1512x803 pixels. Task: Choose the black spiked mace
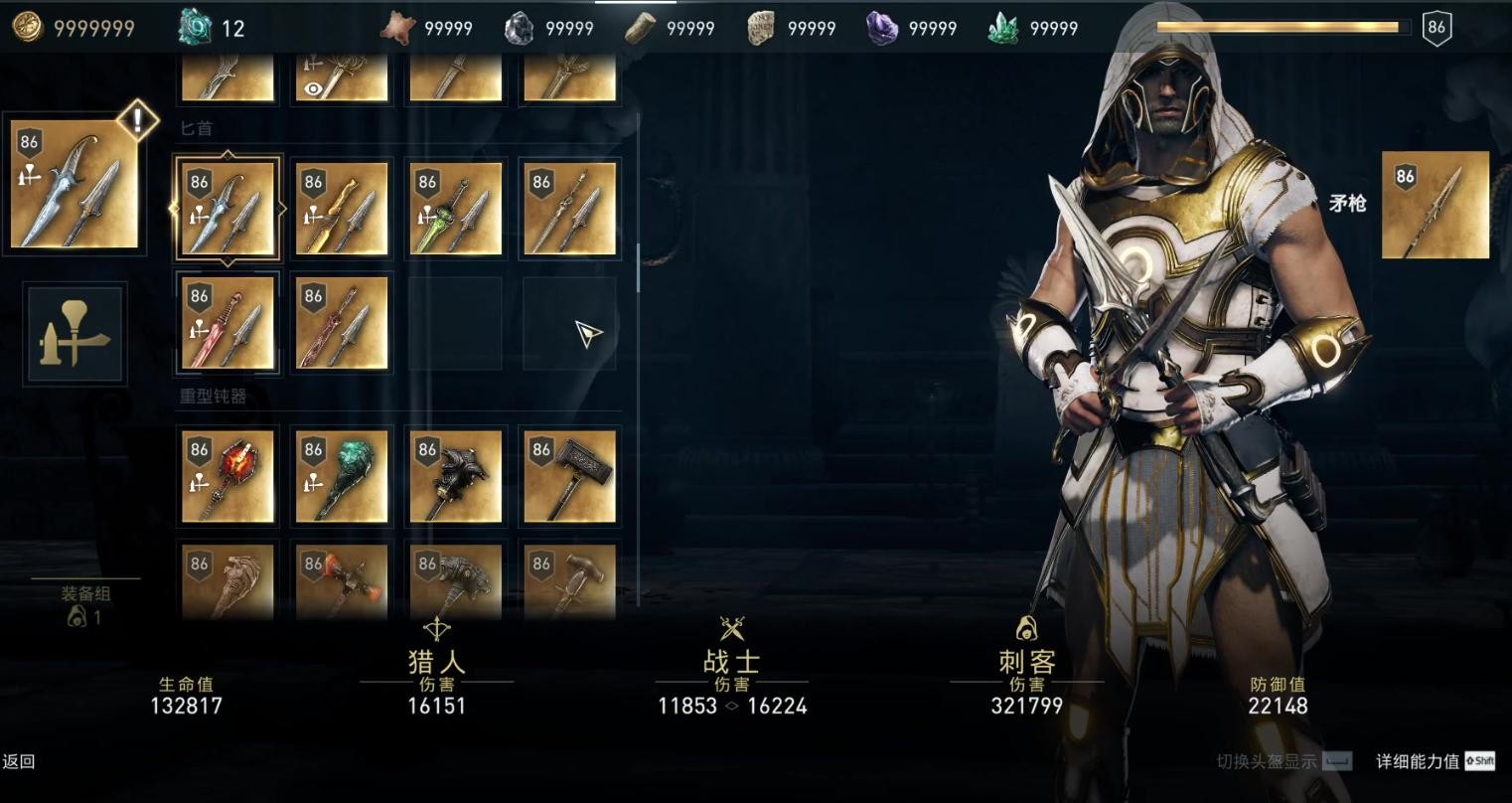click(455, 475)
